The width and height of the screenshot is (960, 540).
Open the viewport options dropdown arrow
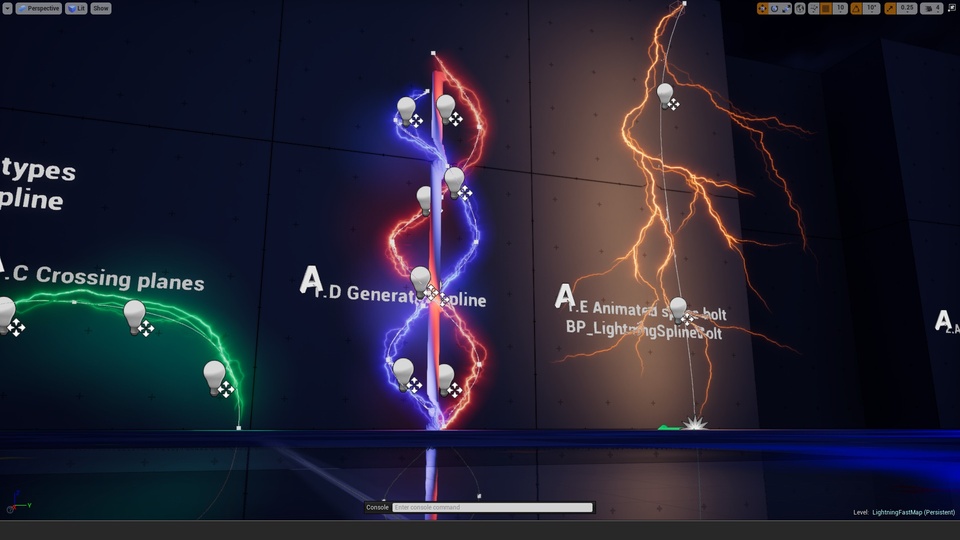[7, 8]
